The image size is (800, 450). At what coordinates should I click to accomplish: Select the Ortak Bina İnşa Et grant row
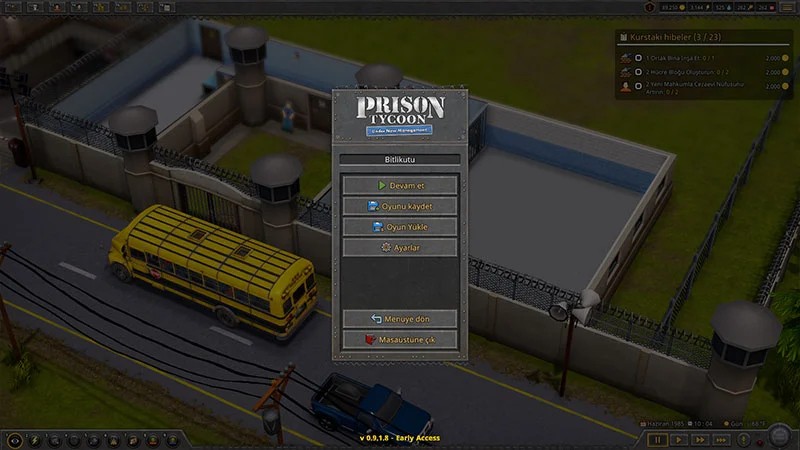700,58
